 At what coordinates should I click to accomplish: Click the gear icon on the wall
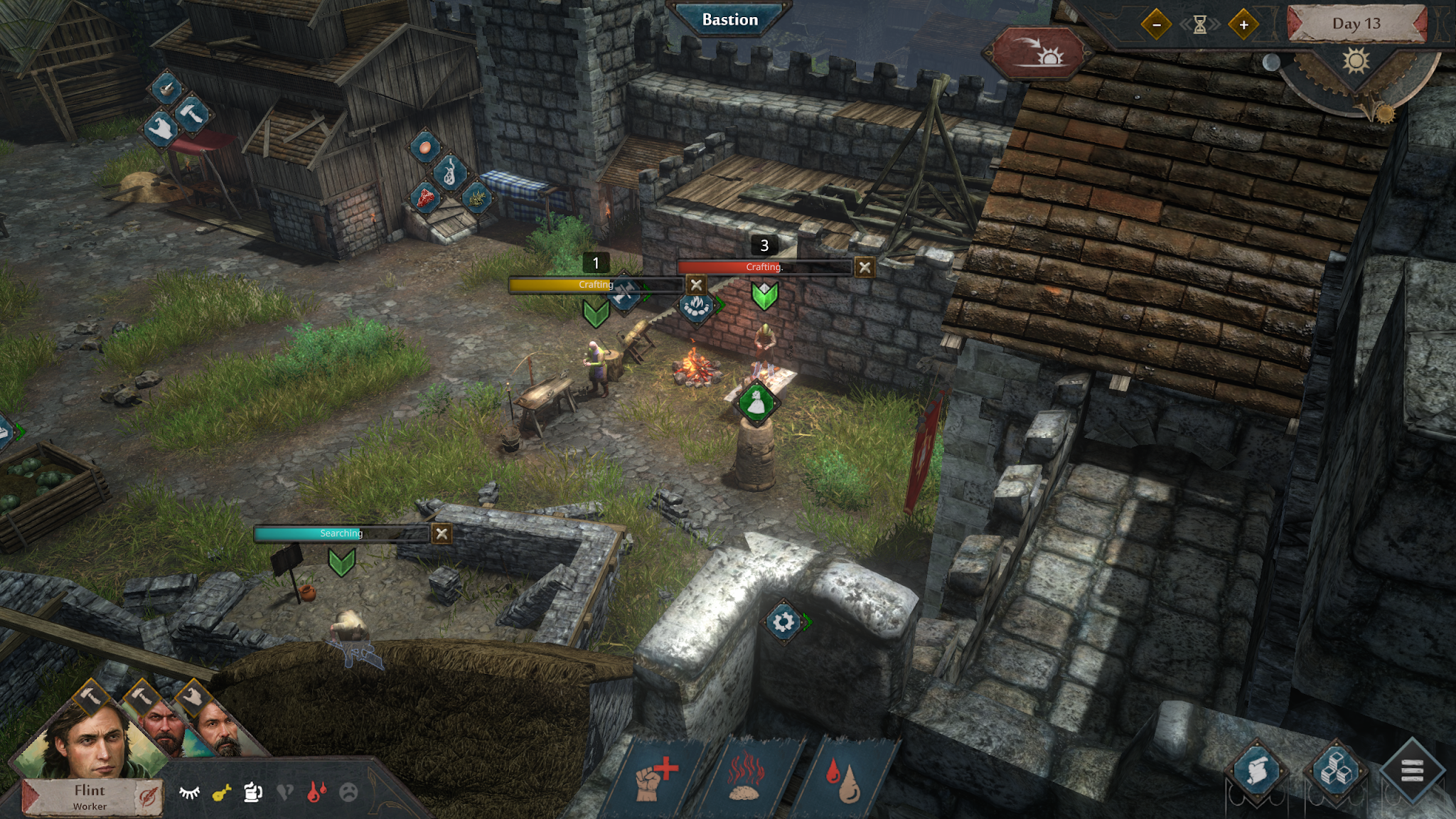pyautogui.click(x=783, y=622)
